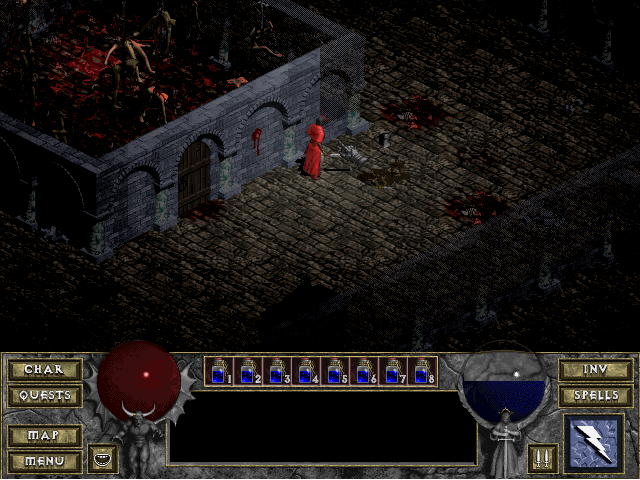
Task: Click the mouth-shaped chat button
Action: [103, 459]
